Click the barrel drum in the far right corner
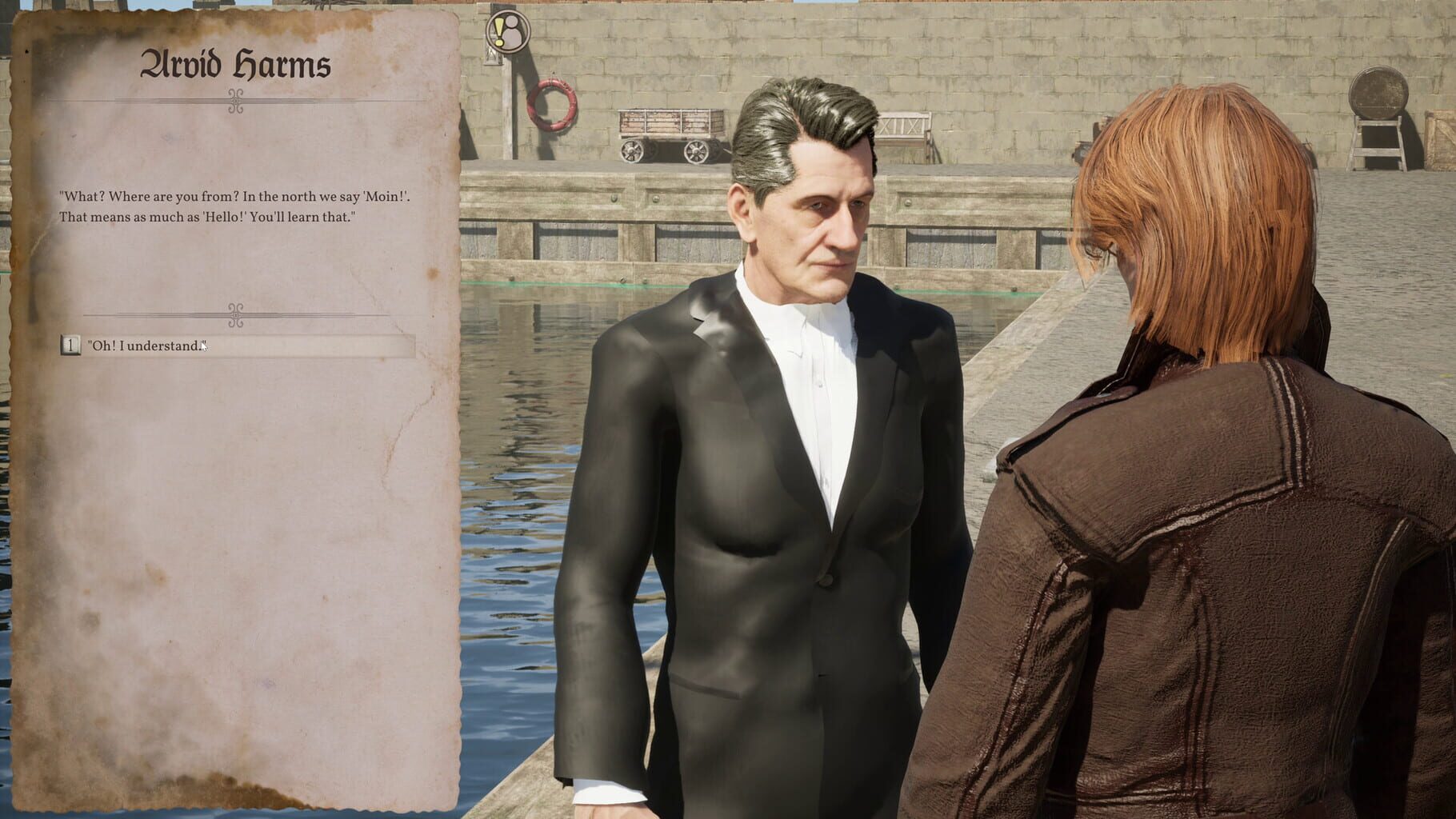Screen dimensions: 1456x819 1380,96
